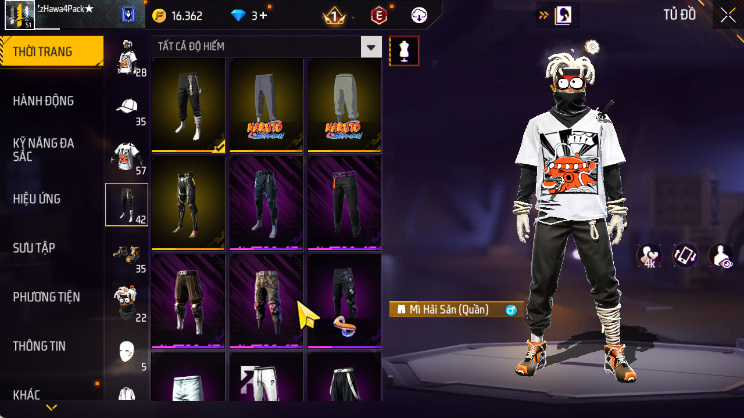Tap the 4K hearts like icon
The width and height of the screenshot is (744, 418).
pos(650,255)
